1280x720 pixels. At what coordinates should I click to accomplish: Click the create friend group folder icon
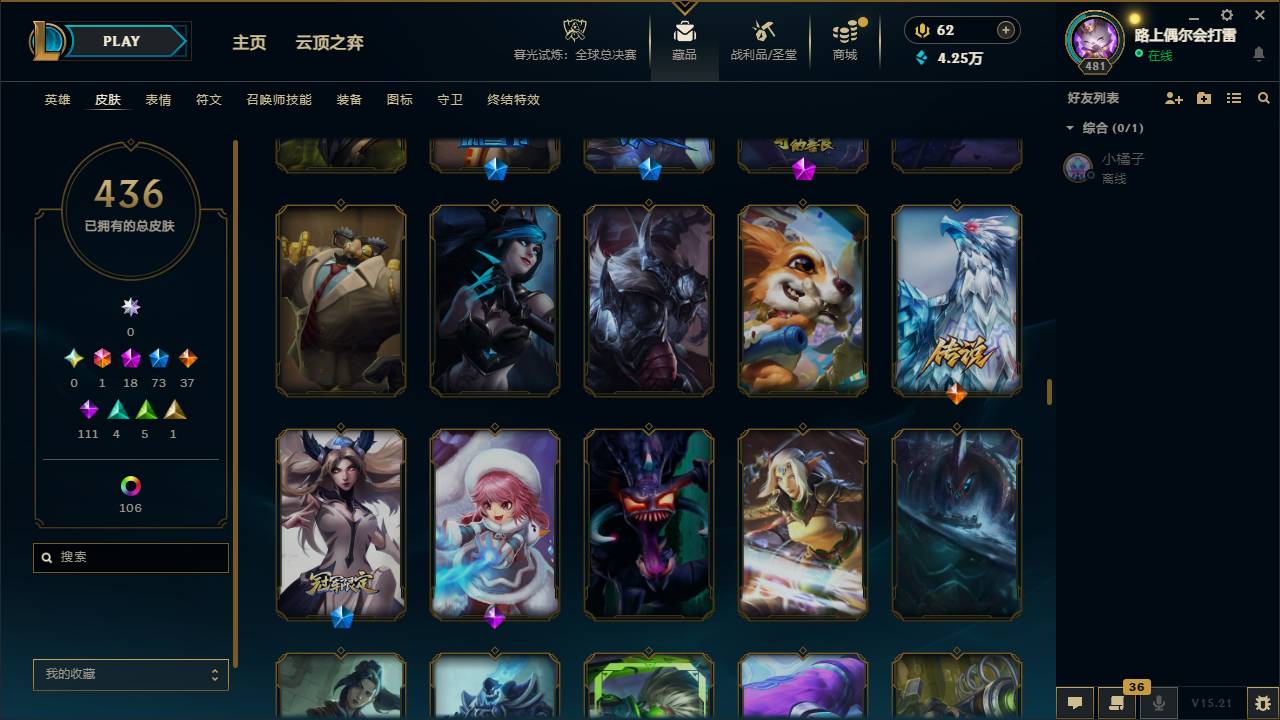(1203, 97)
